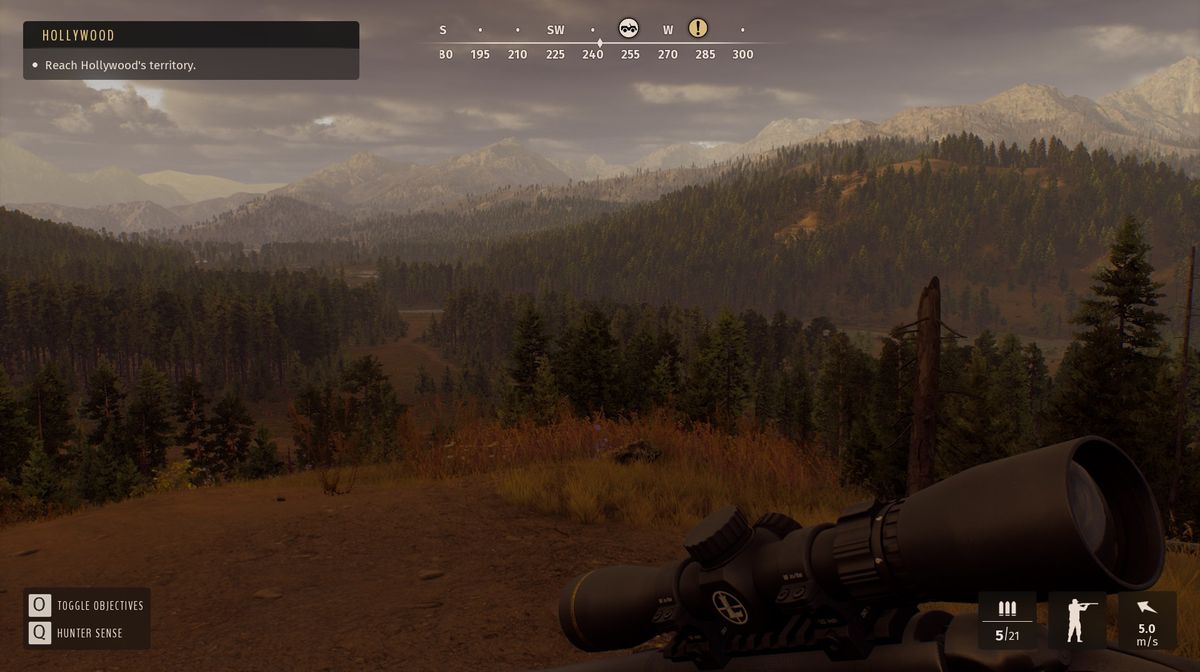Select the exclamation objective marker on compass
Viewport: 1200px width, 672px height.
coord(698,28)
